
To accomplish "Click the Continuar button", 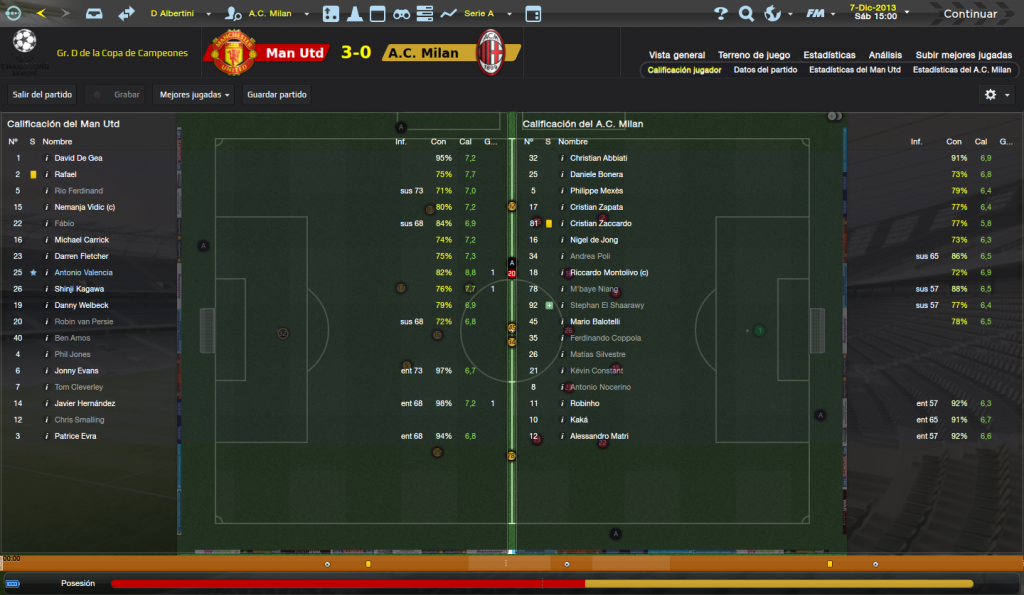I will (970, 14).
